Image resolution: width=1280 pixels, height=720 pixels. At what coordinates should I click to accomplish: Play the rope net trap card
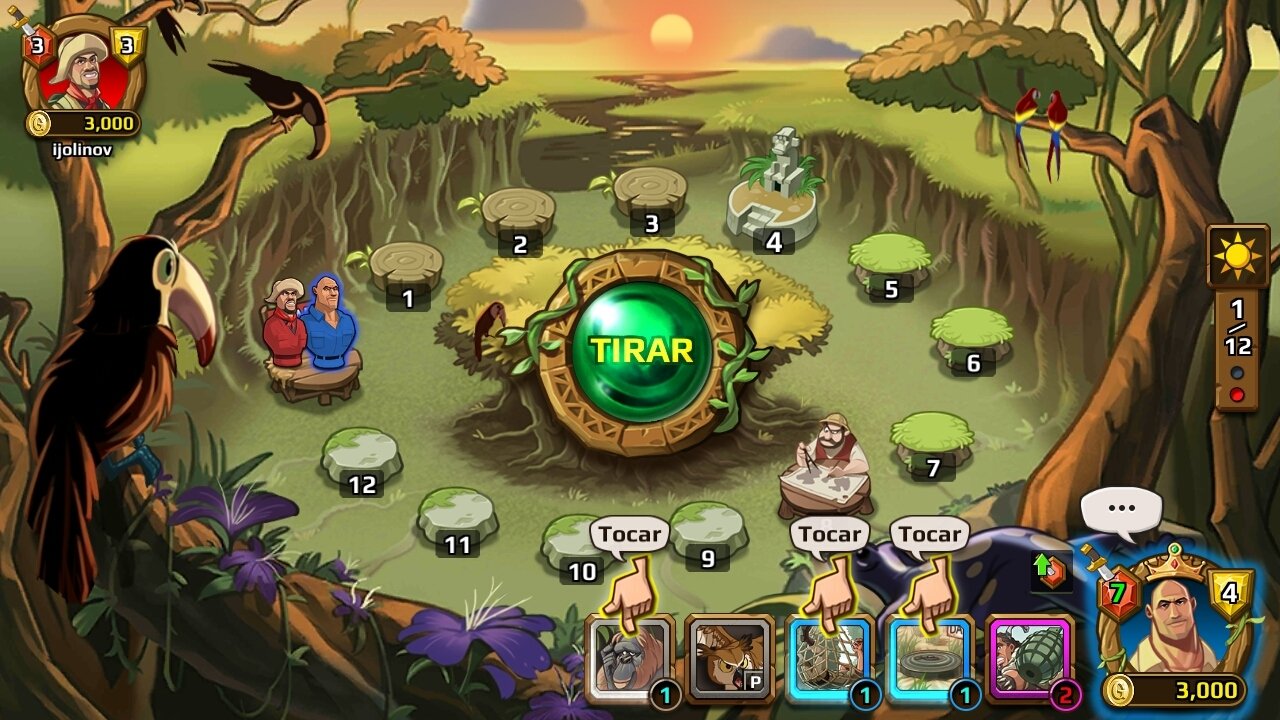(x=830, y=657)
